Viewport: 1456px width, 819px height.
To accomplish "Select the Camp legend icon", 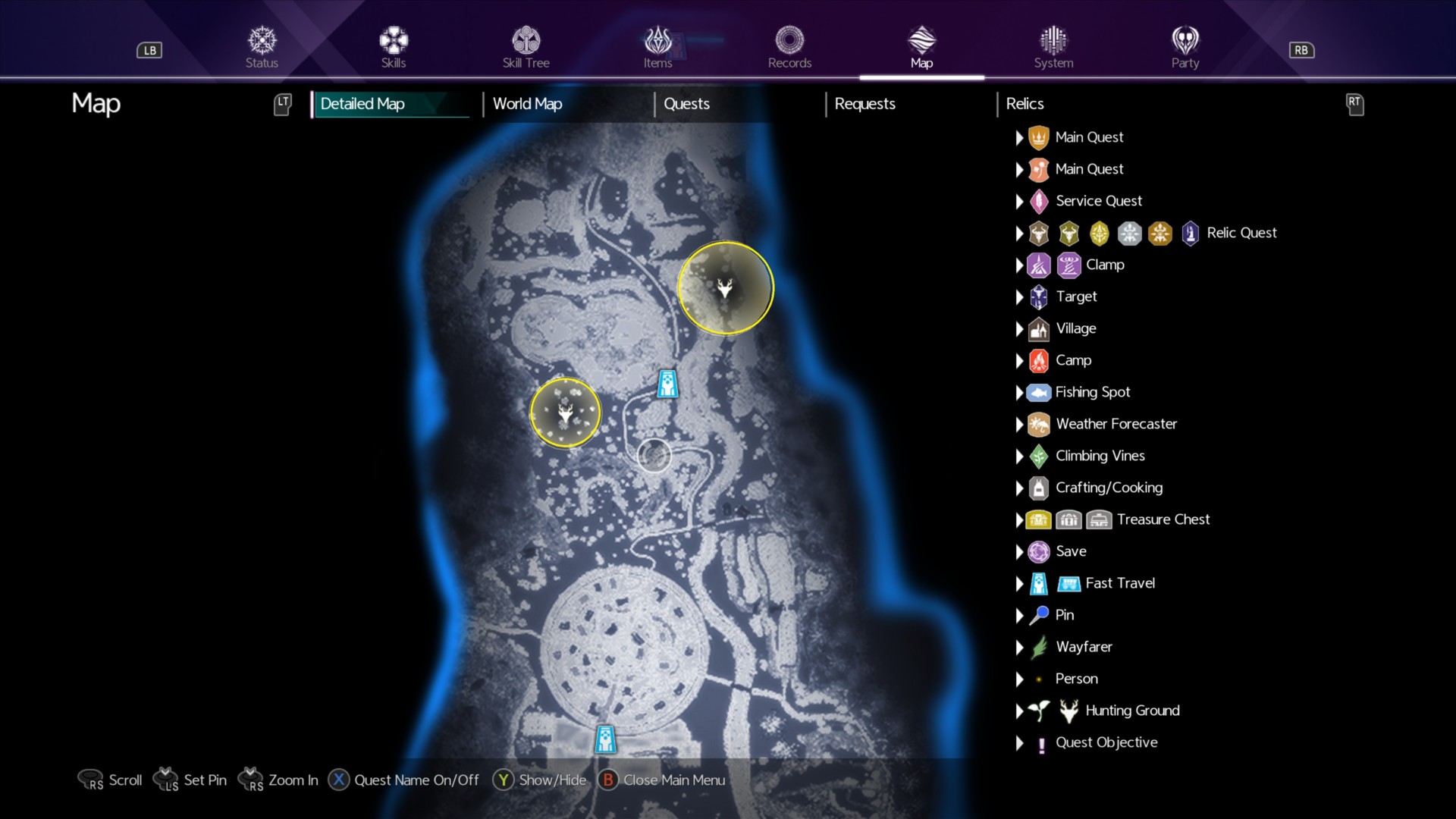I will (x=1038, y=360).
